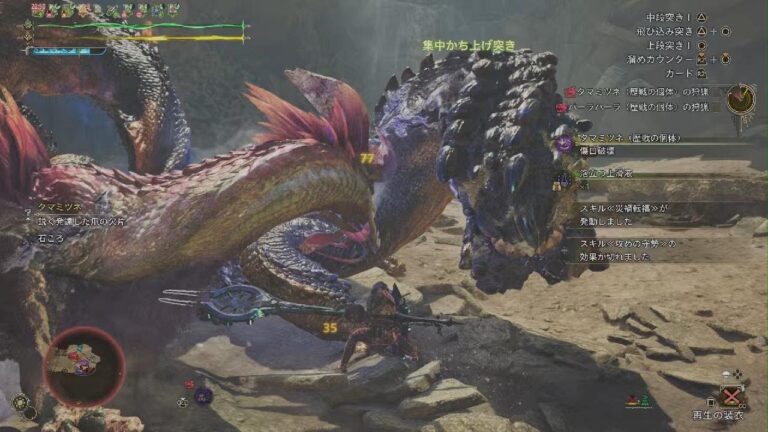Image resolution: width=768 pixels, height=432 pixels.
Task: Open the circular minimap
Action: click(x=84, y=365)
